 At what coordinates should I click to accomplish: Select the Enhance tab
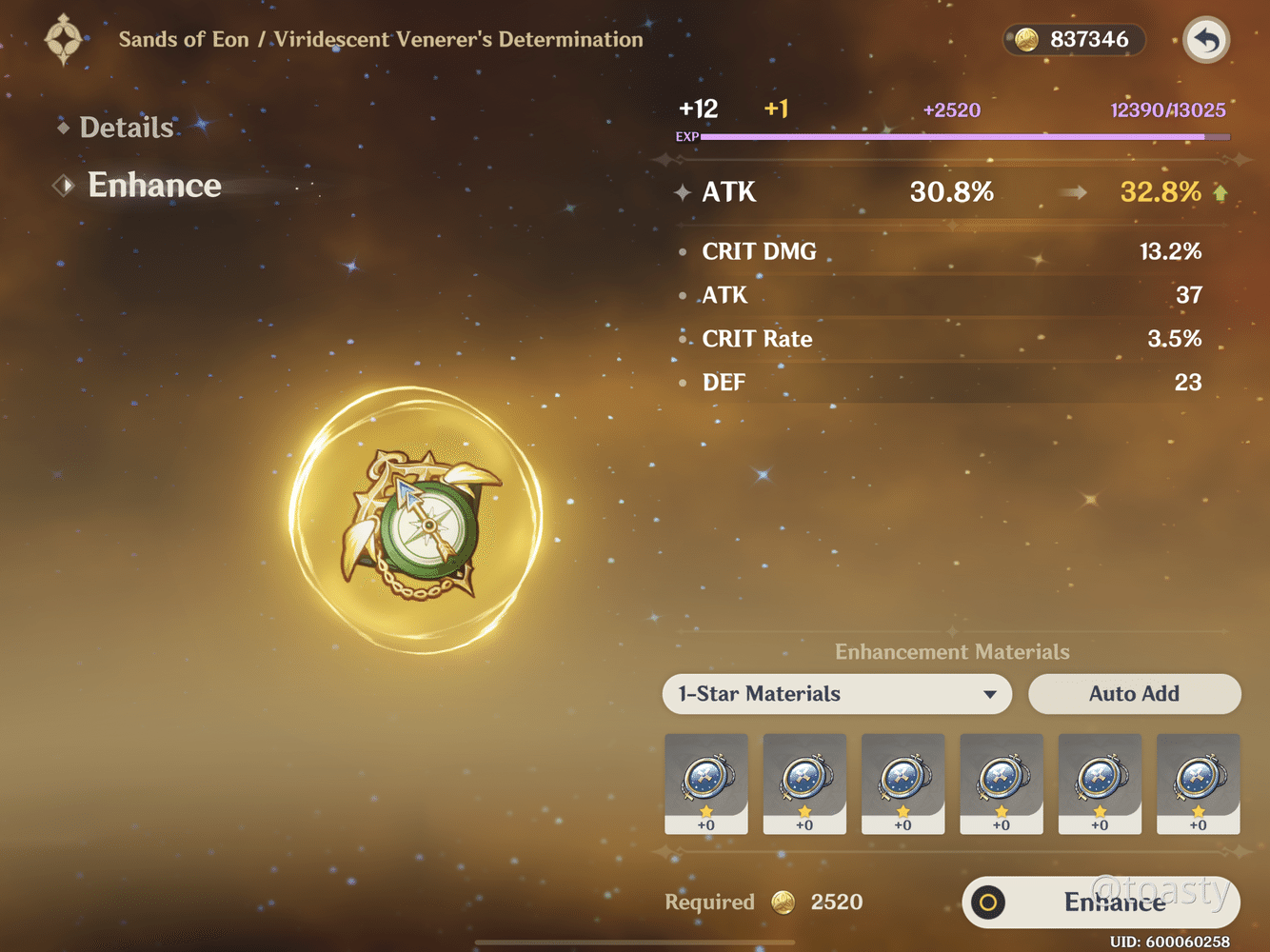click(x=153, y=185)
